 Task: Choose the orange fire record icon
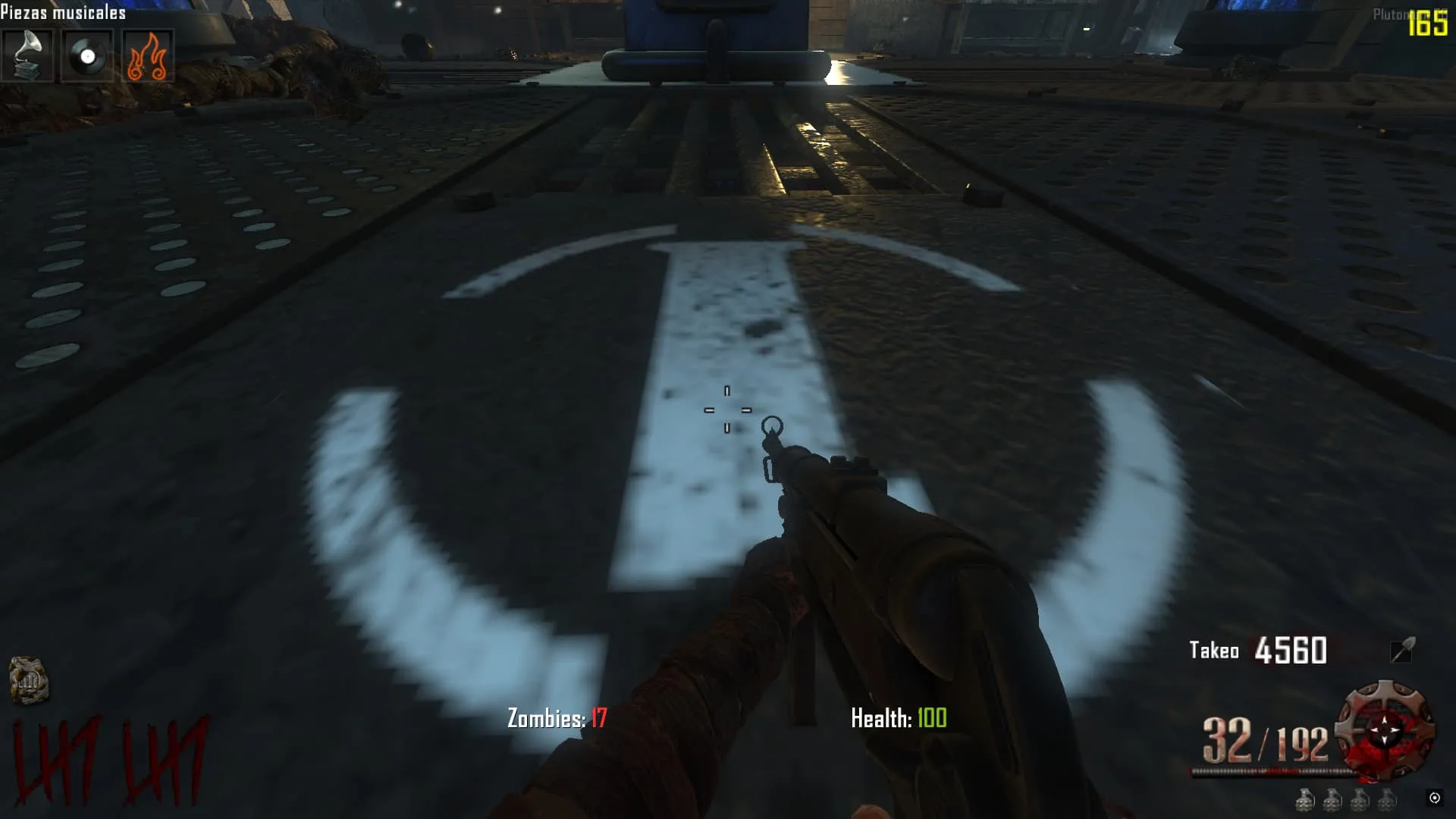pyautogui.click(x=147, y=55)
